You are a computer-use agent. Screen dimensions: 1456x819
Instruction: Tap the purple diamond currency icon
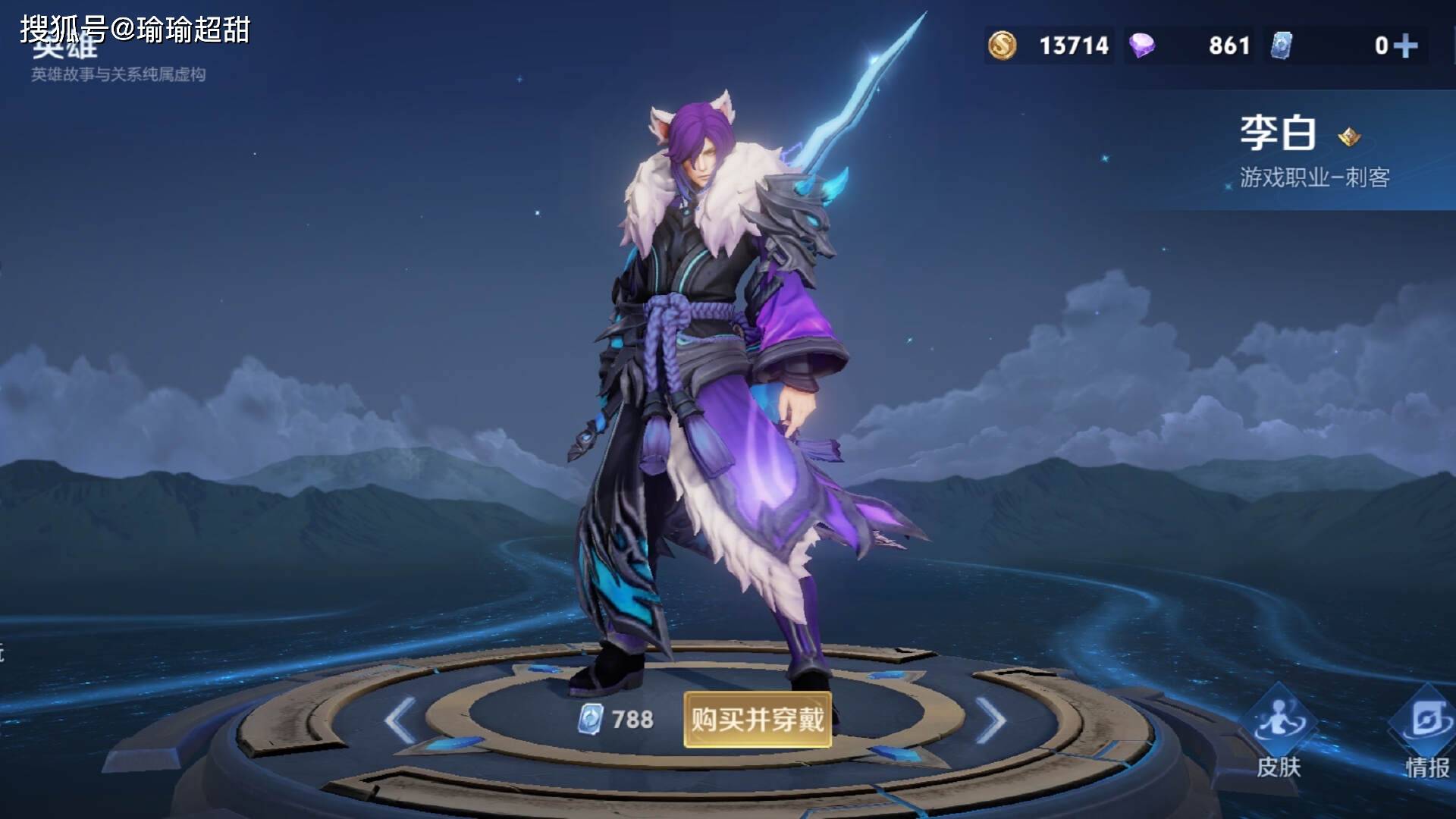[1142, 45]
